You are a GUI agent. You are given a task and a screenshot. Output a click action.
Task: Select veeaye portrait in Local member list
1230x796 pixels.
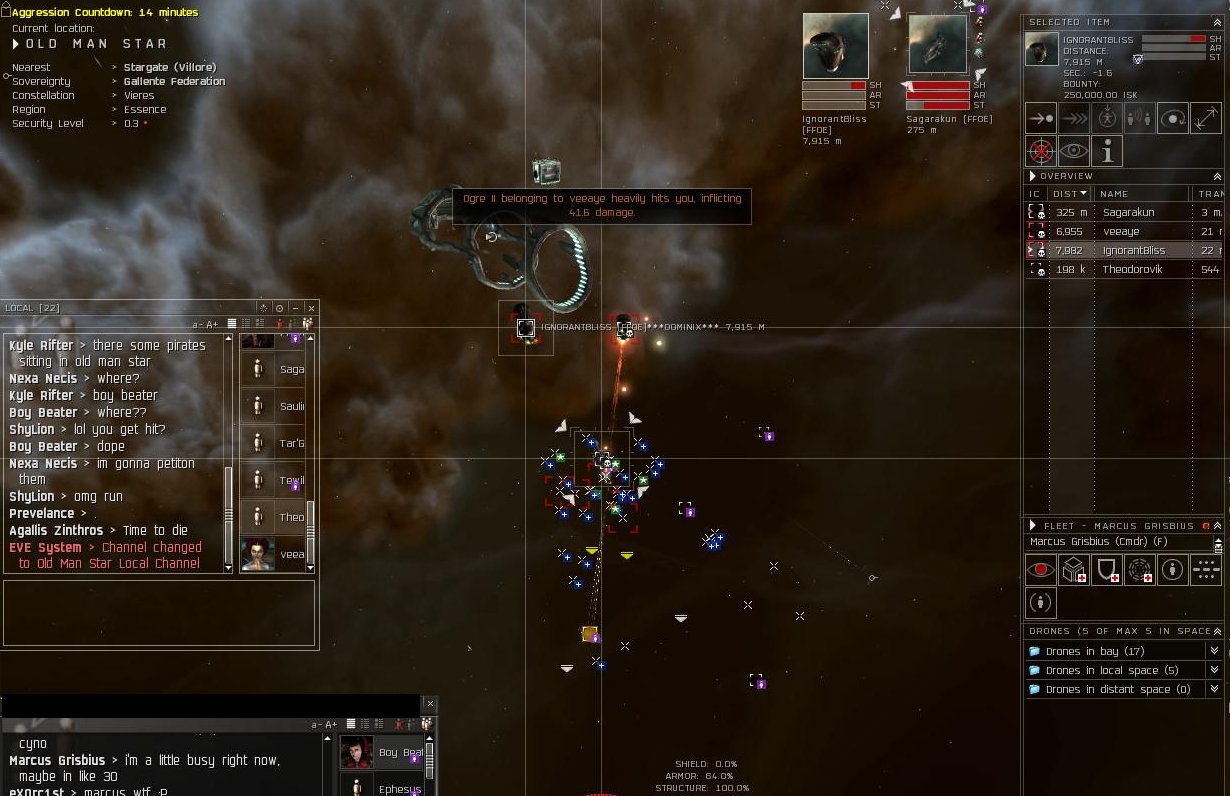(x=258, y=554)
